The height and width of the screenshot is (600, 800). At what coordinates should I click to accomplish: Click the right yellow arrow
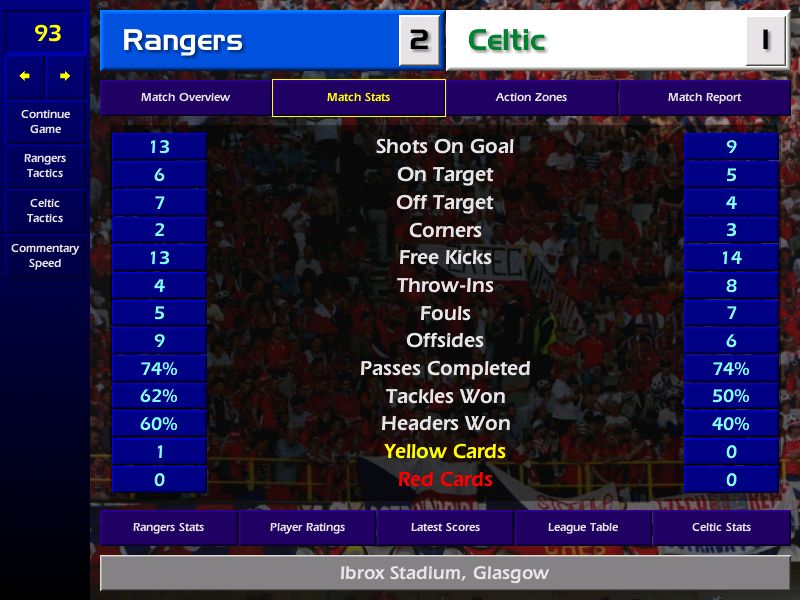[65, 76]
